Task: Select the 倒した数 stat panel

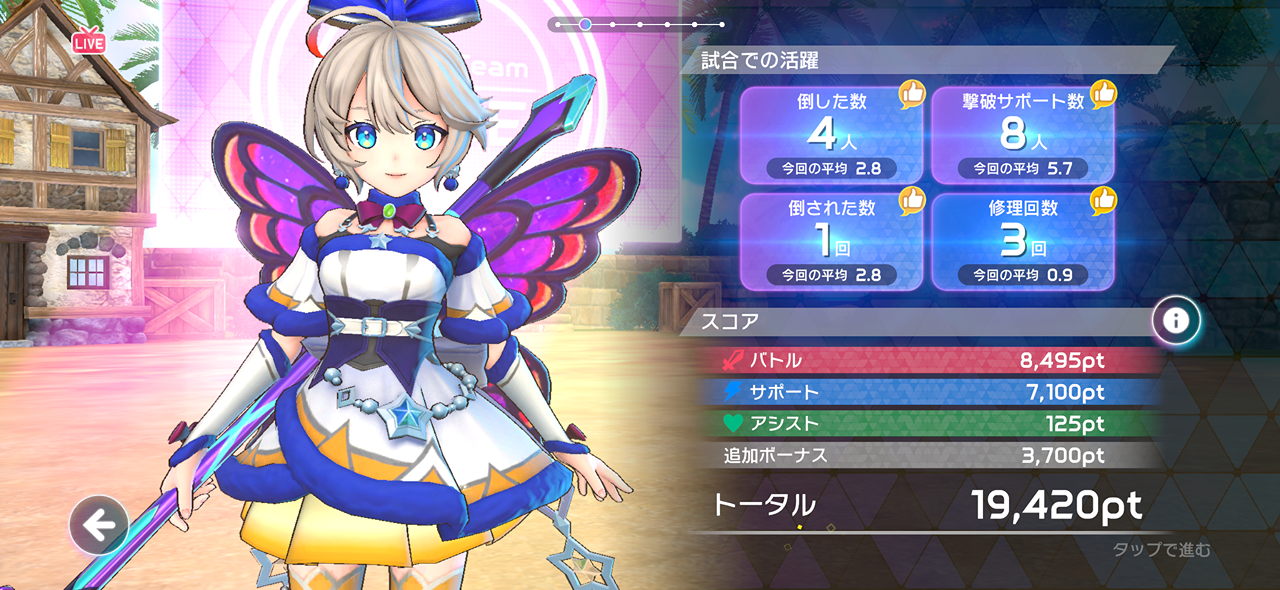Action: (x=831, y=135)
